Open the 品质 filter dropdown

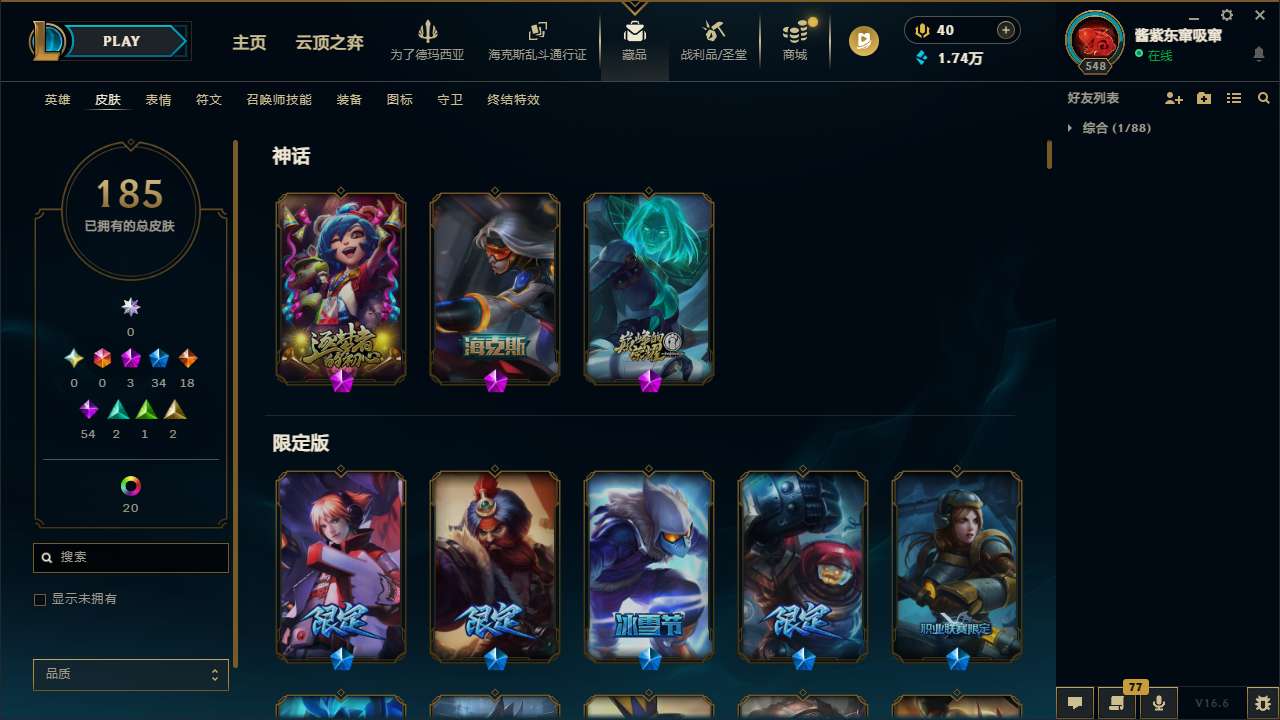pos(130,674)
